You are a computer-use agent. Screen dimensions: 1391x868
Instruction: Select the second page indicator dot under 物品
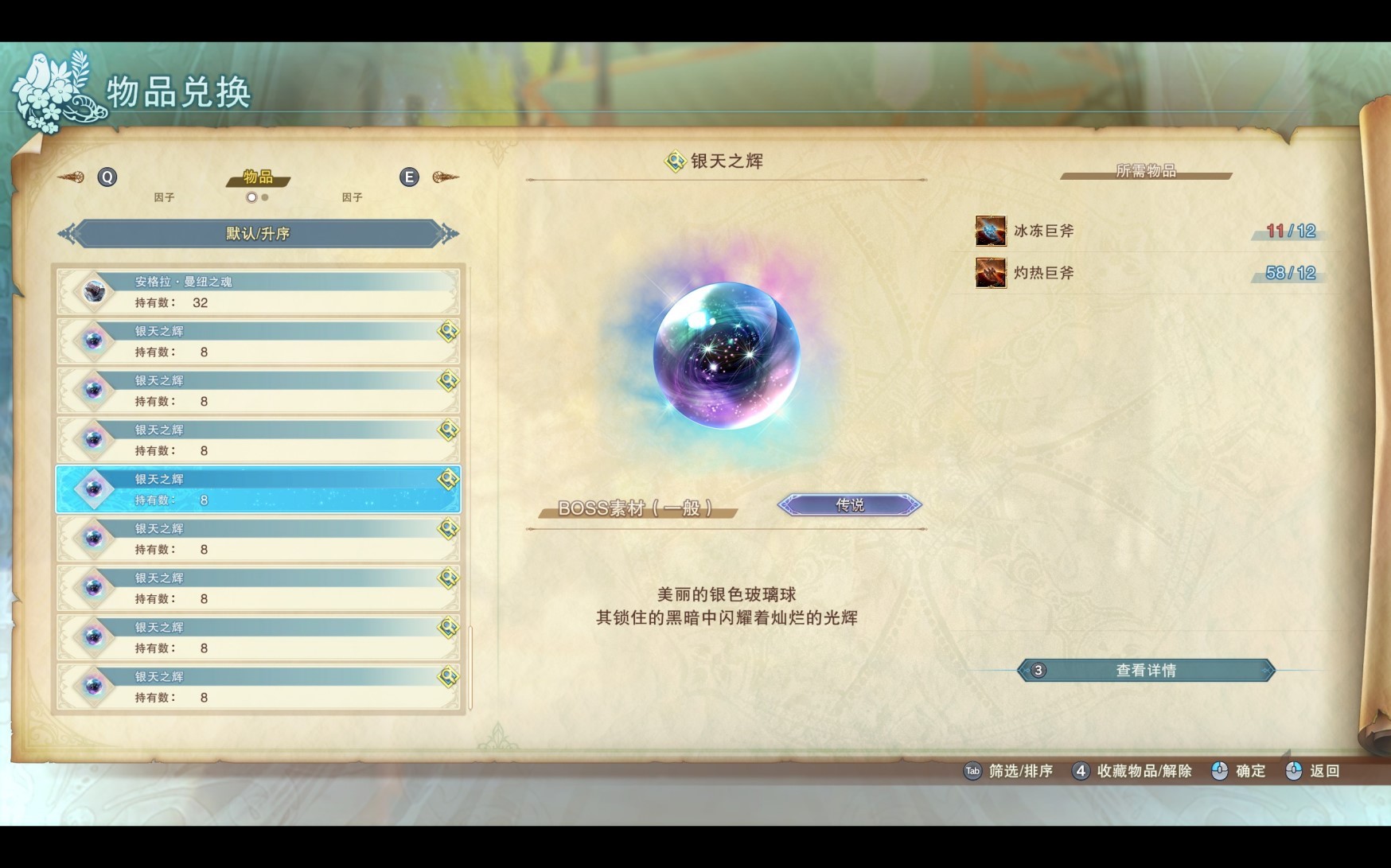263,197
